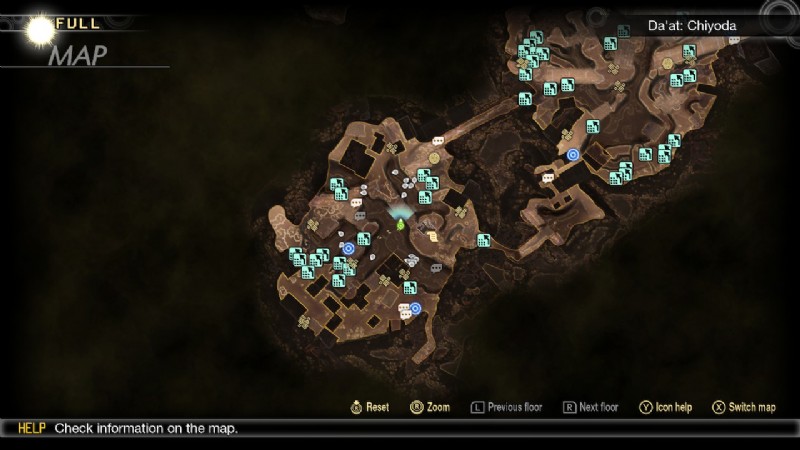Click the yellow note marker beside the player
800x450 pixels.
[433, 237]
